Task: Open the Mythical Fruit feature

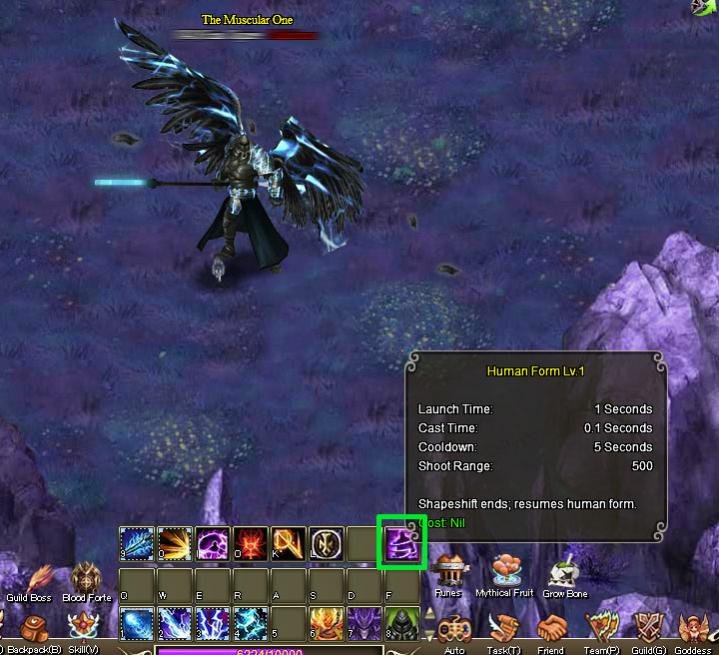Action: [505, 573]
